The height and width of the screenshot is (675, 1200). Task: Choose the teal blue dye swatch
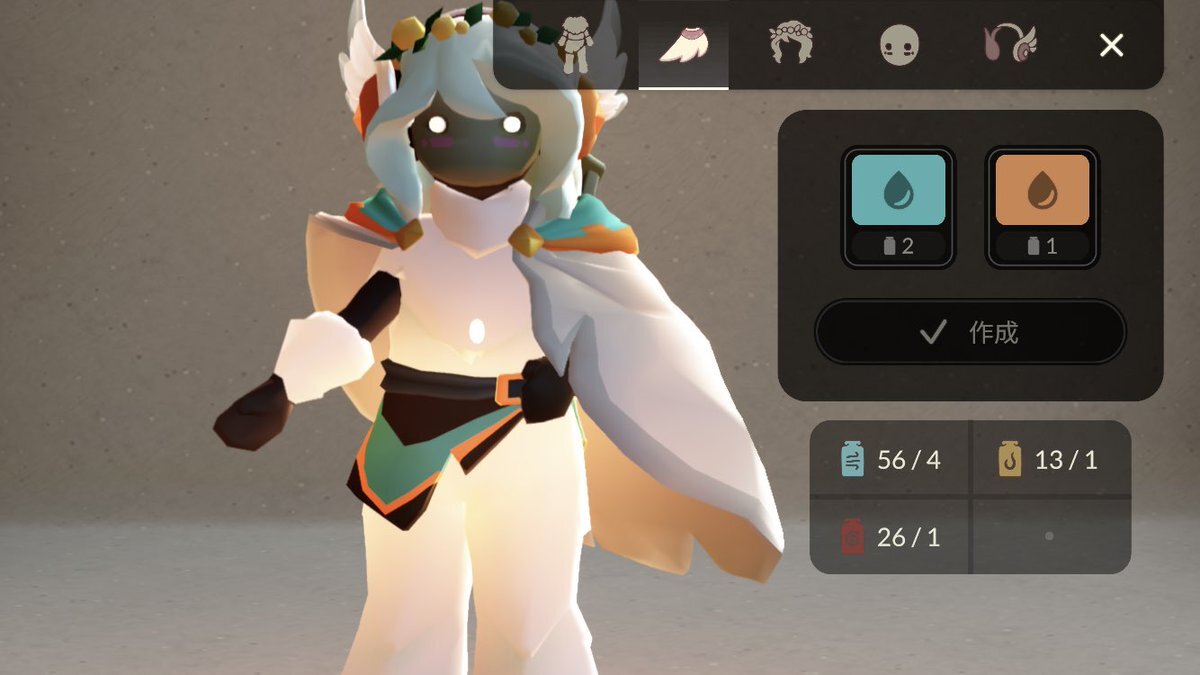[898, 190]
